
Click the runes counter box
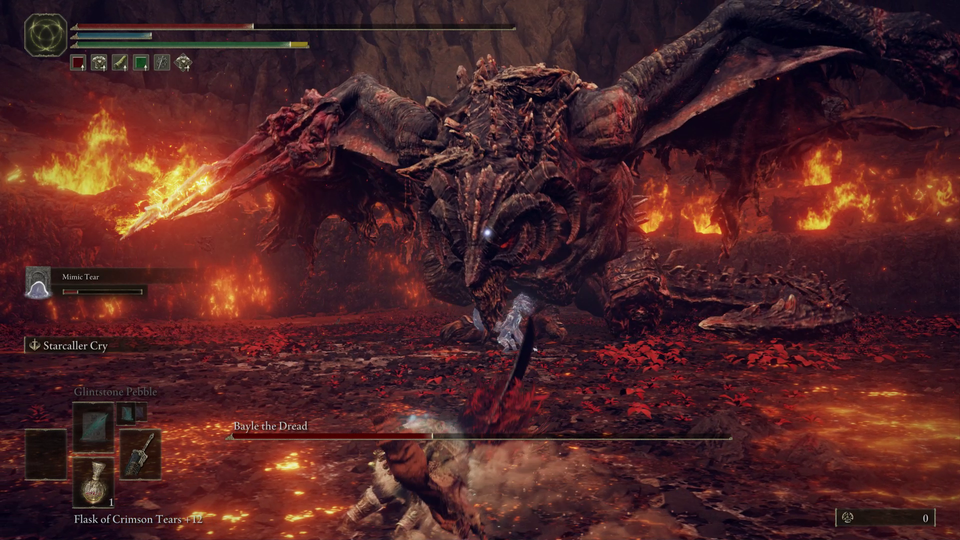(x=886, y=517)
